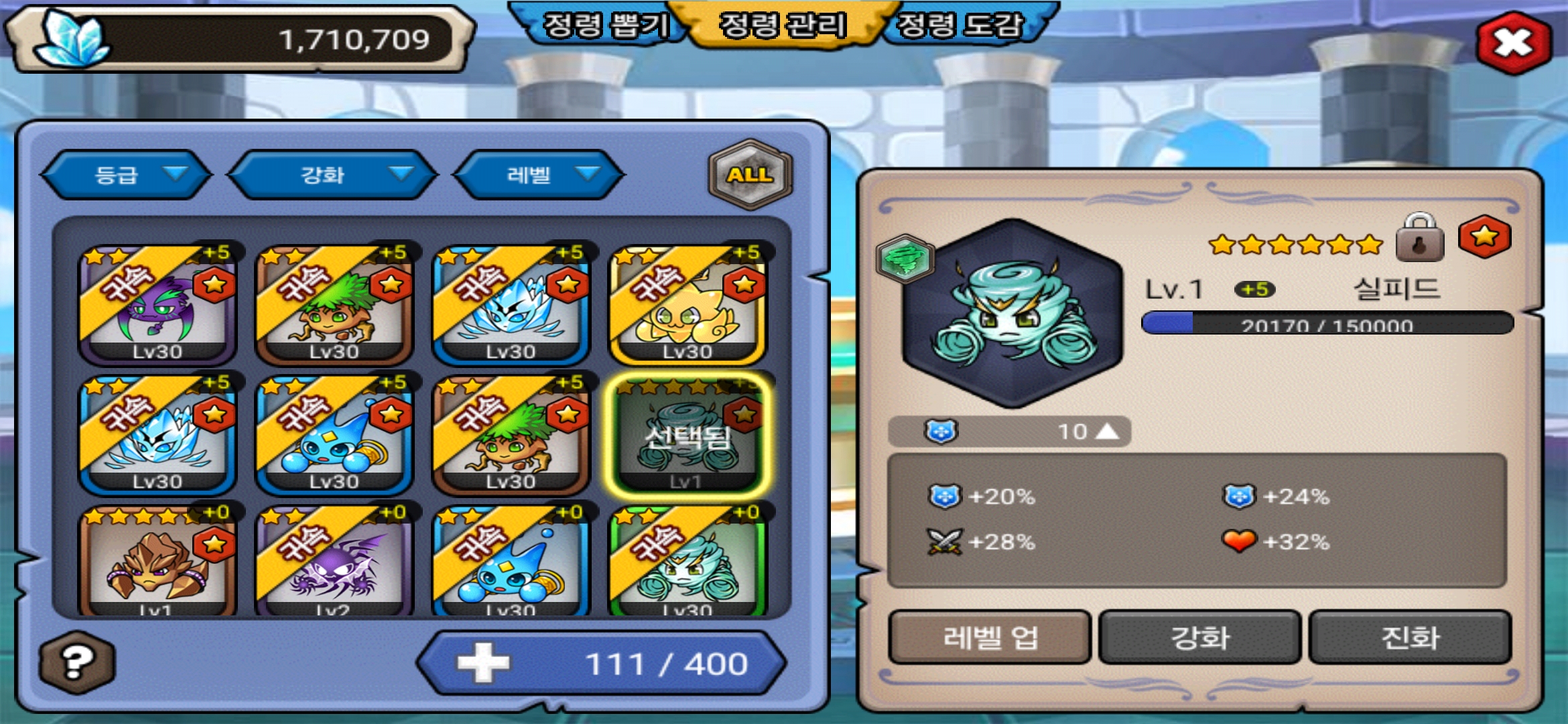Viewport: 1568px width, 724px height.
Task: Expand the 레벨 filter dropdown
Action: (539, 175)
